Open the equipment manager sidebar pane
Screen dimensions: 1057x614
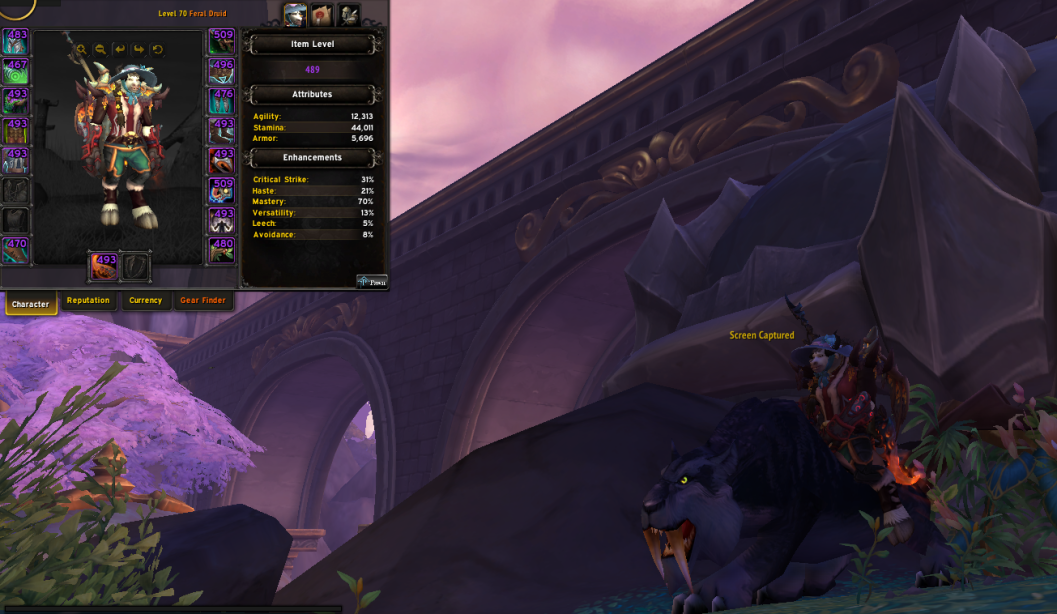pos(348,15)
